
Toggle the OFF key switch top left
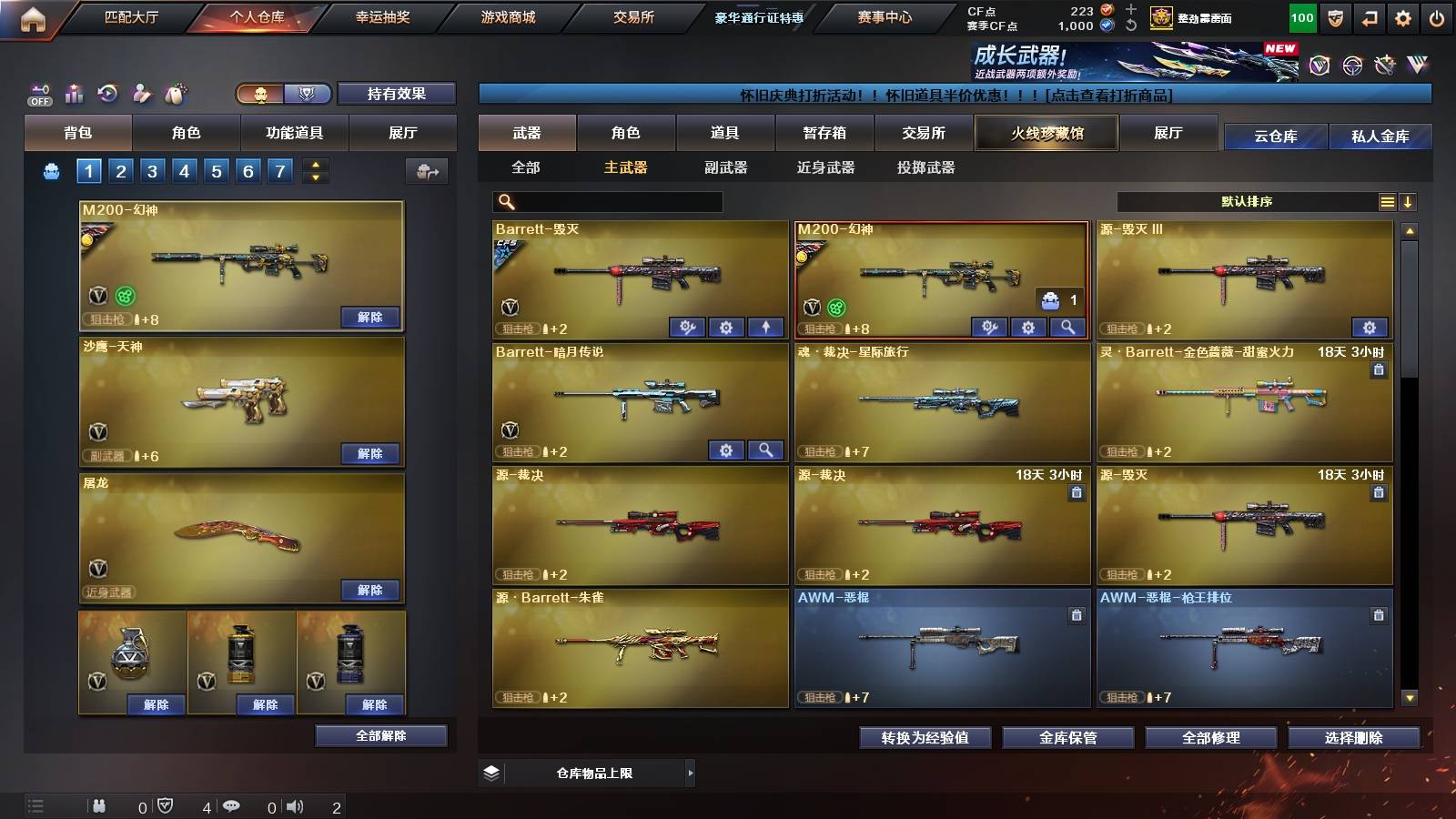[x=38, y=93]
